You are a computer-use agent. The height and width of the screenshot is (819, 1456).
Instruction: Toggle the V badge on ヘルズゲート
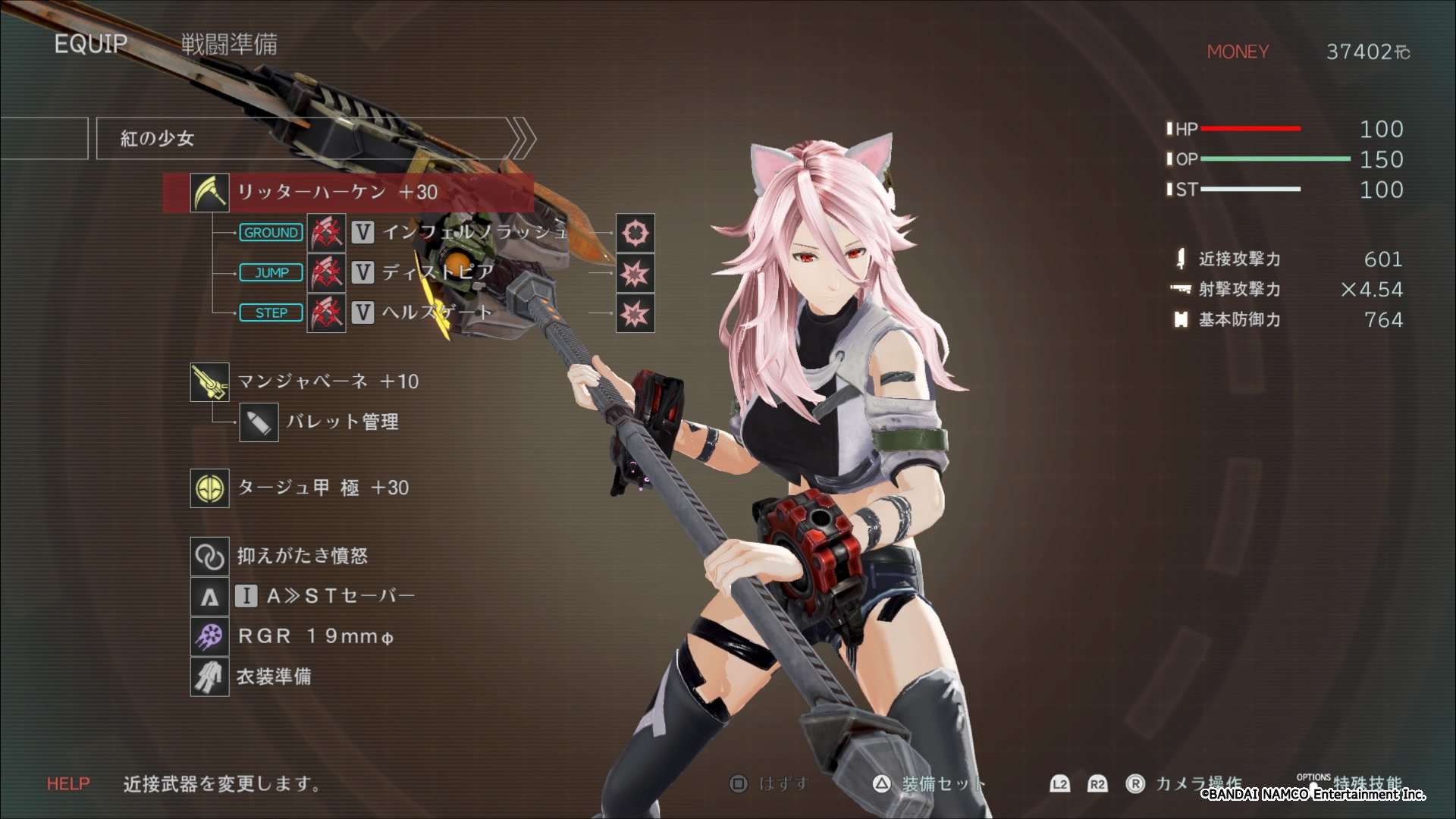(x=363, y=312)
